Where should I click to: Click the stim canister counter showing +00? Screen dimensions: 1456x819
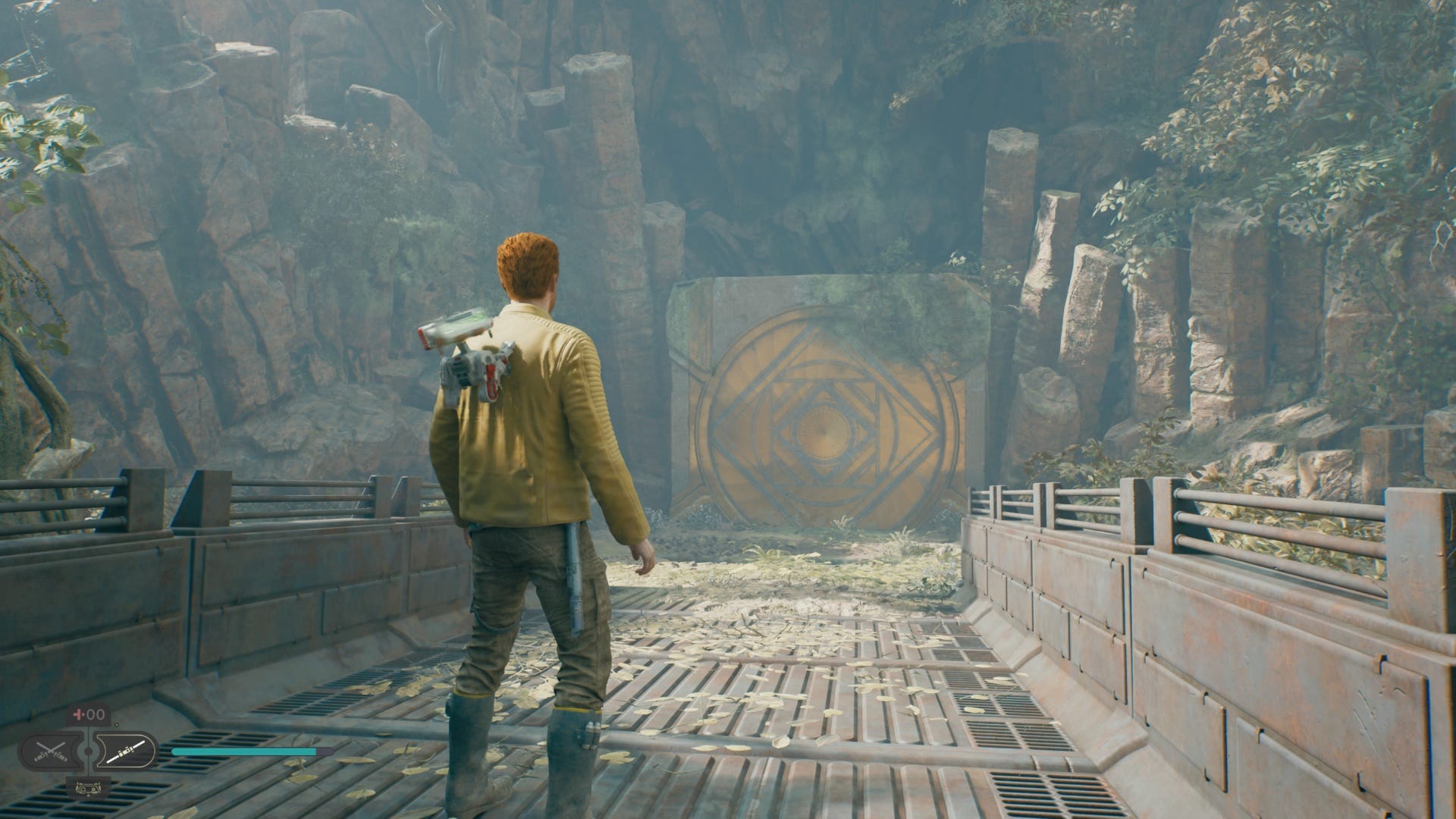click(x=89, y=714)
